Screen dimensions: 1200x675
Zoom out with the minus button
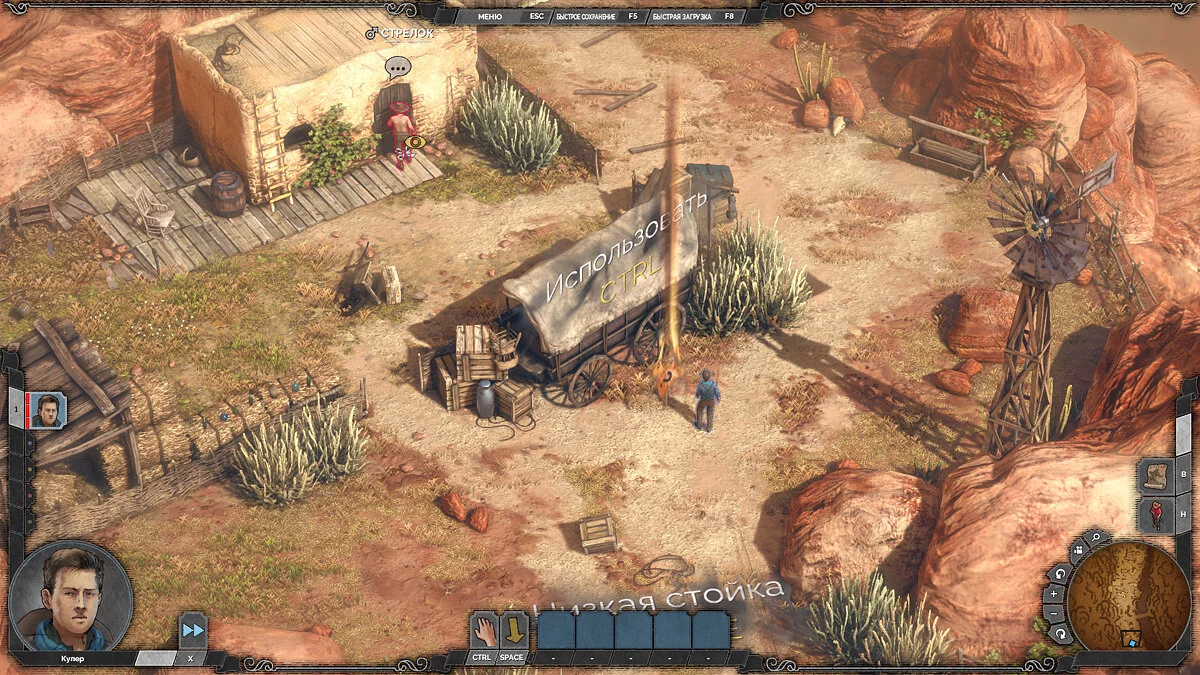pos(1054,612)
